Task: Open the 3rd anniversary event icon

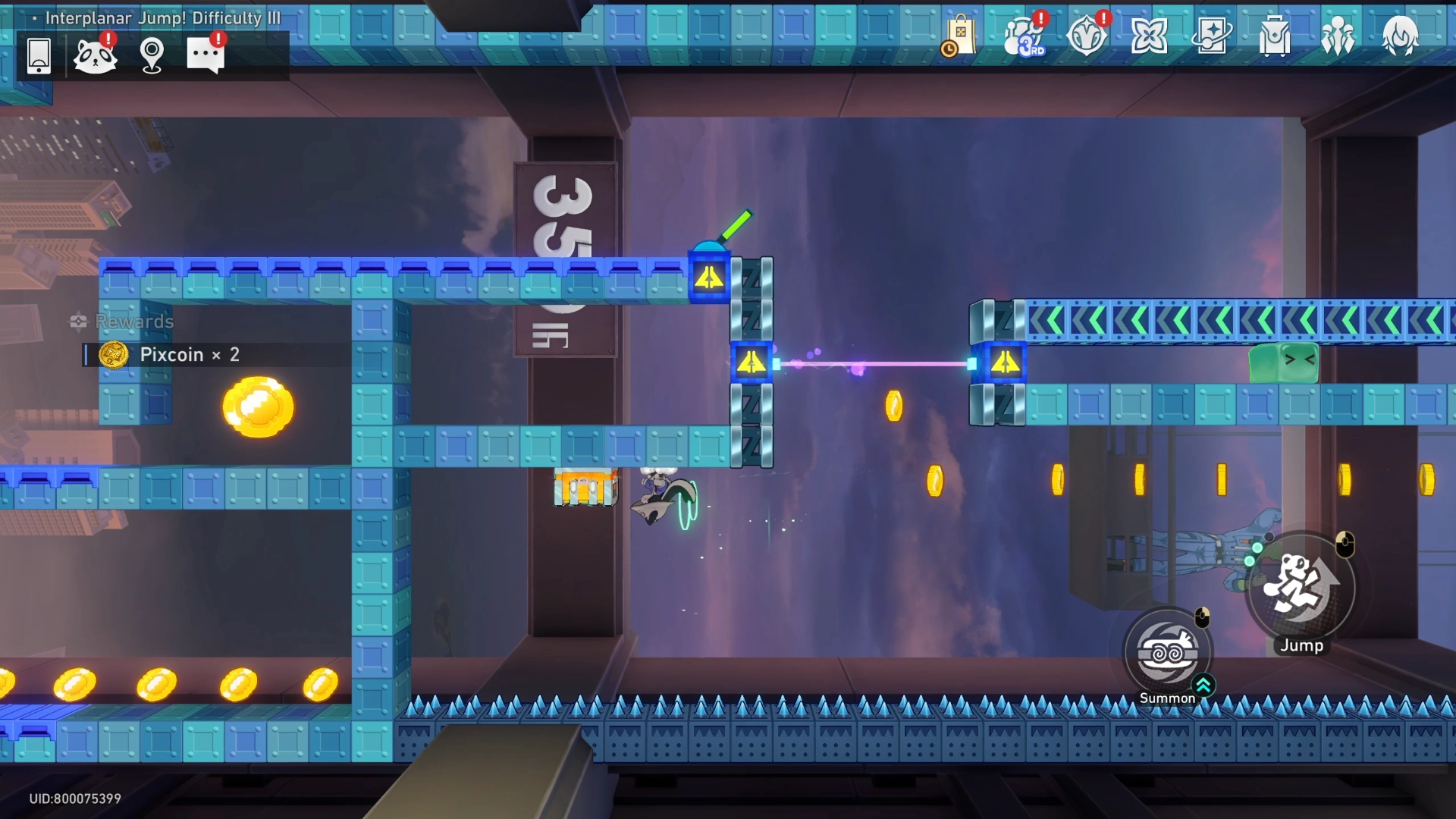Action: pos(1024,36)
